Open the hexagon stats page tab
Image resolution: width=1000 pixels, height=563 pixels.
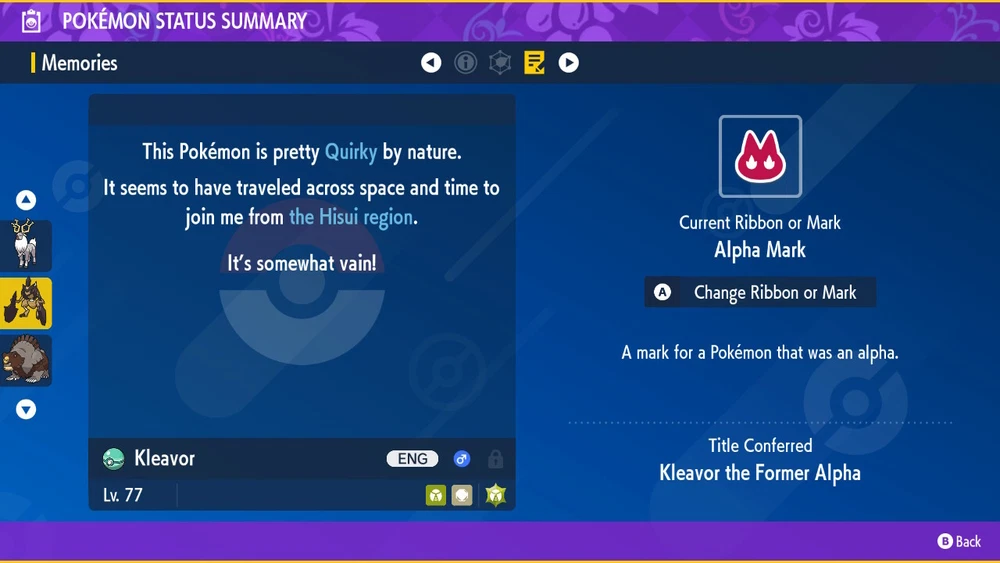coord(500,63)
